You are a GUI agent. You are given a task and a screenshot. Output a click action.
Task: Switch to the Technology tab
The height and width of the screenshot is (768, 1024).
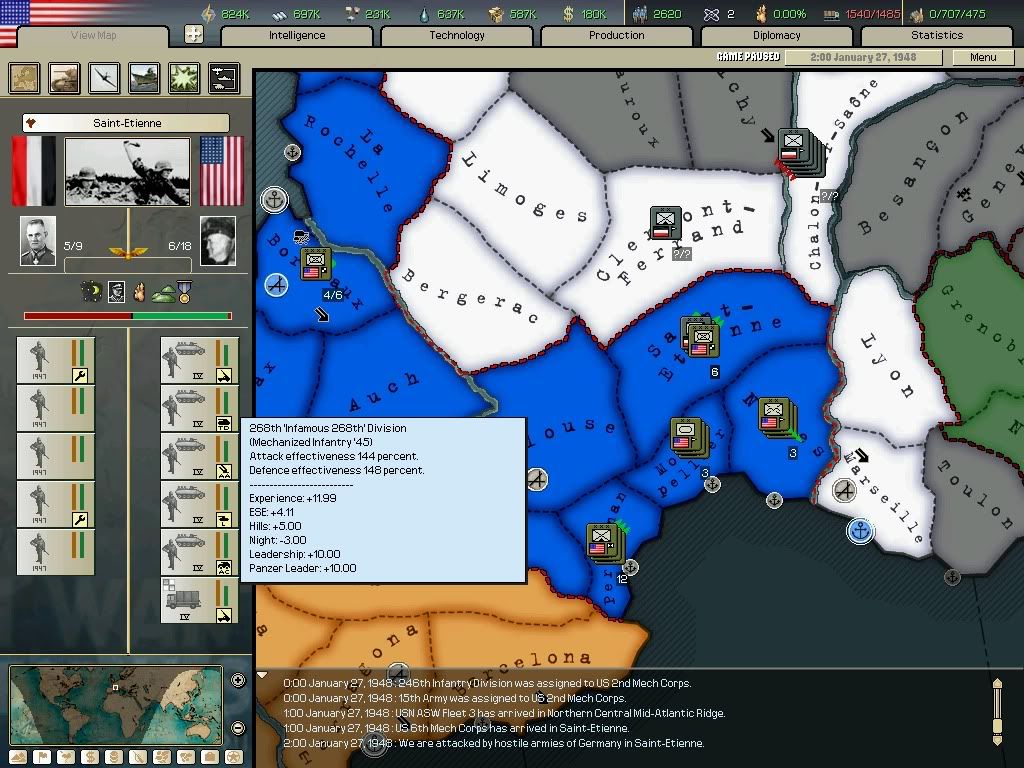457,35
